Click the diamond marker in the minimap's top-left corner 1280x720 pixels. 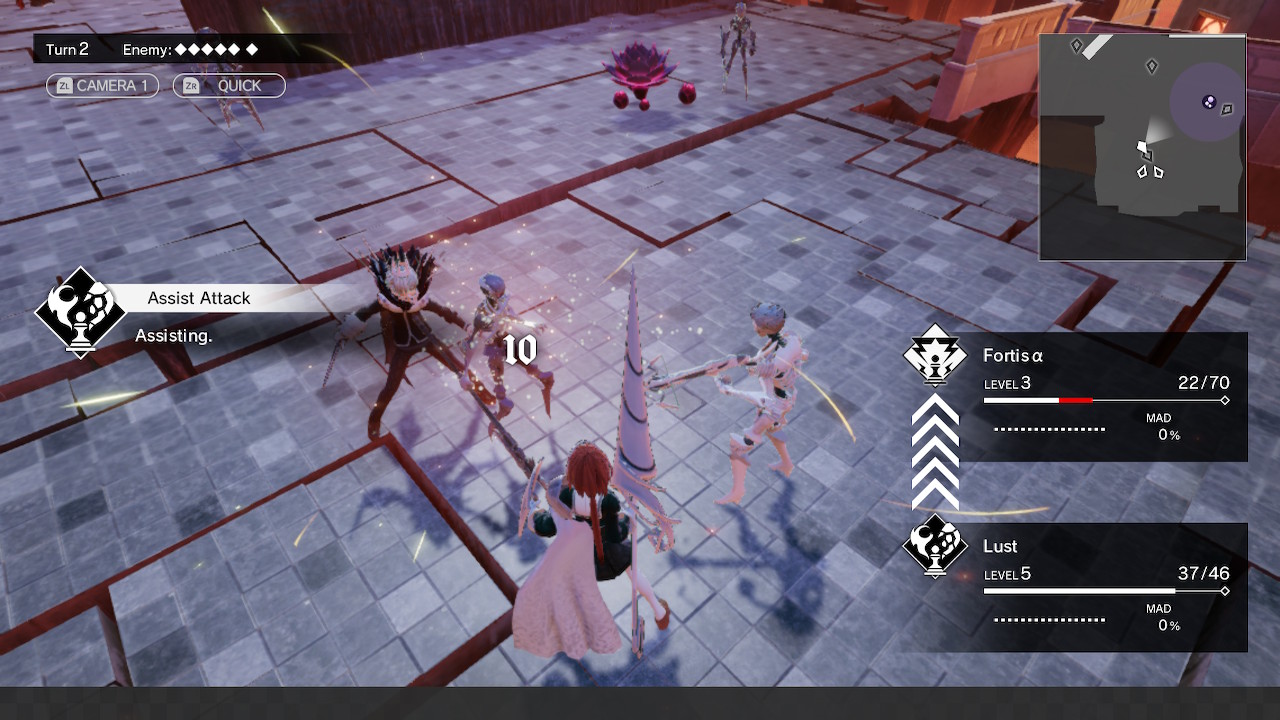[1075, 45]
